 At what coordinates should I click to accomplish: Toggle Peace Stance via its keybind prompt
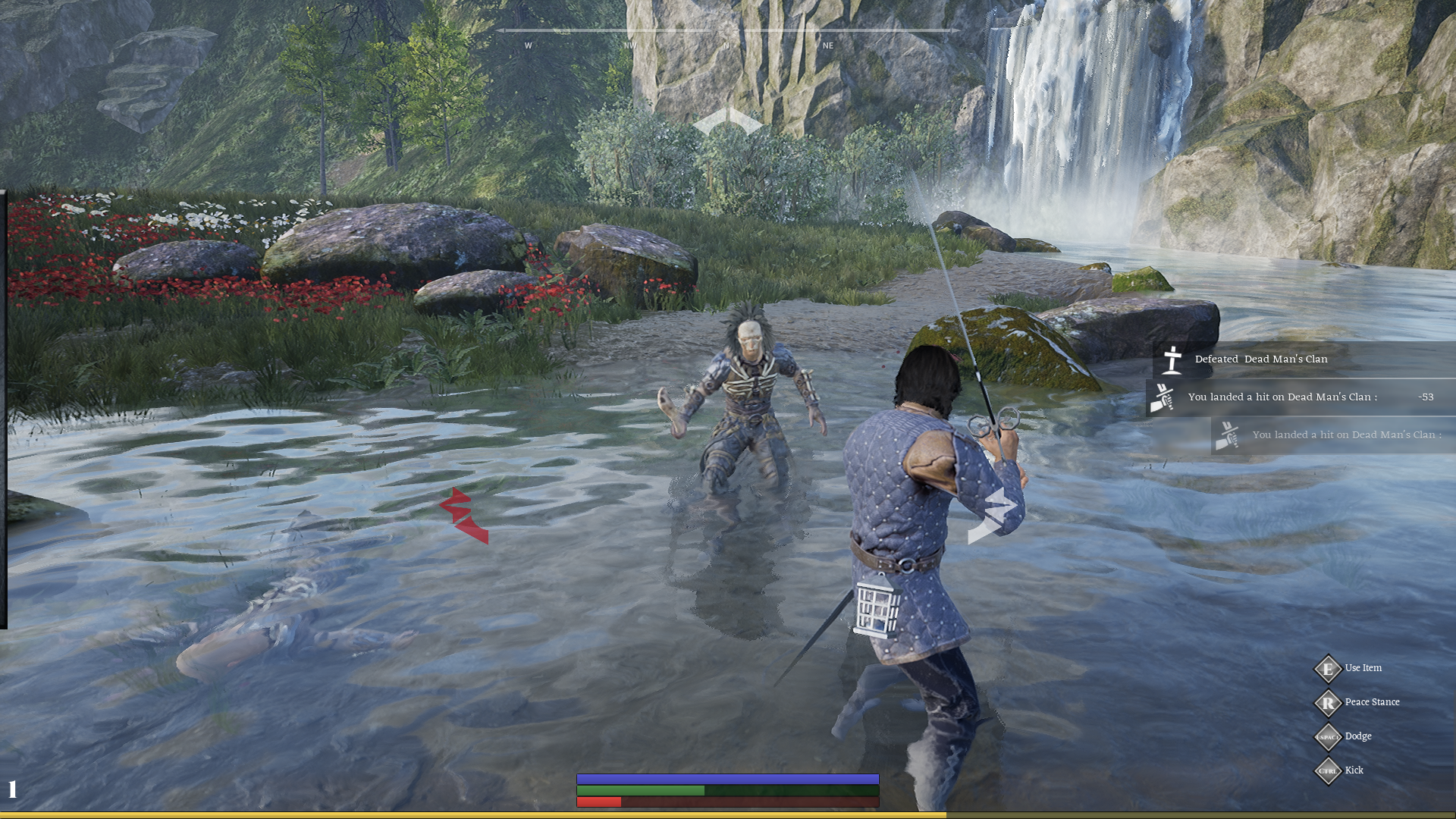click(1329, 703)
